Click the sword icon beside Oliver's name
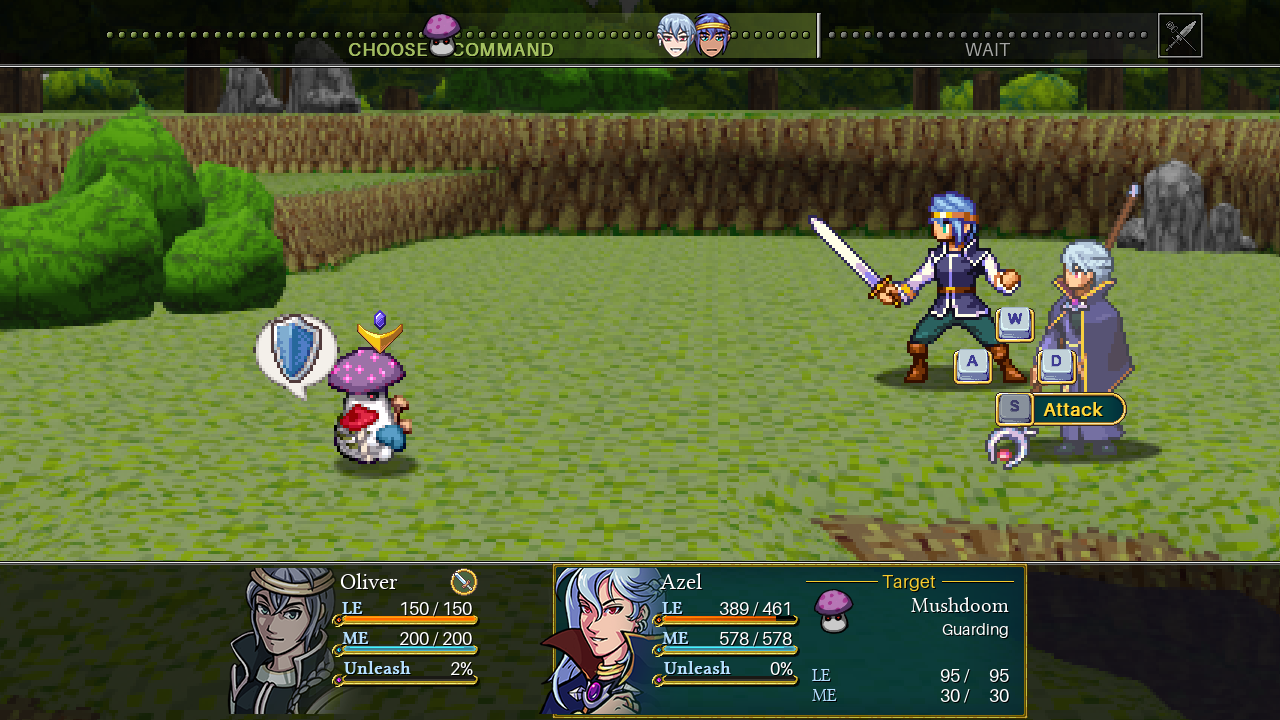1280x720 pixels. (x=464, y=581)
